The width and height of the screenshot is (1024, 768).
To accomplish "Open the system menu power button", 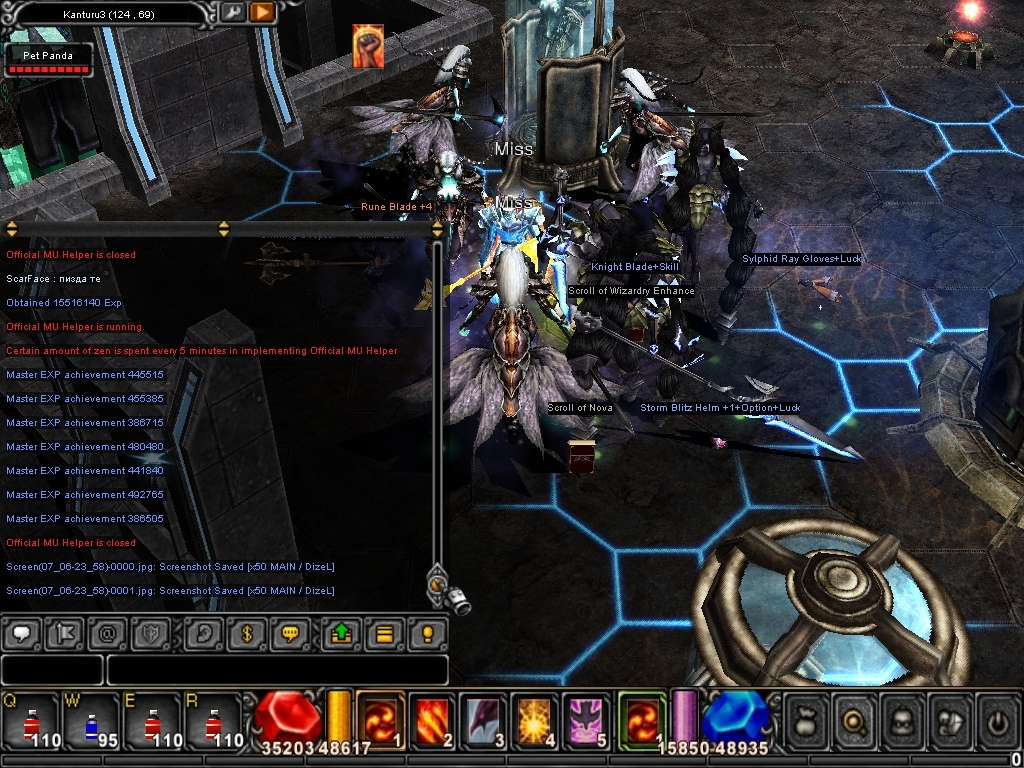I will (997, 718).
